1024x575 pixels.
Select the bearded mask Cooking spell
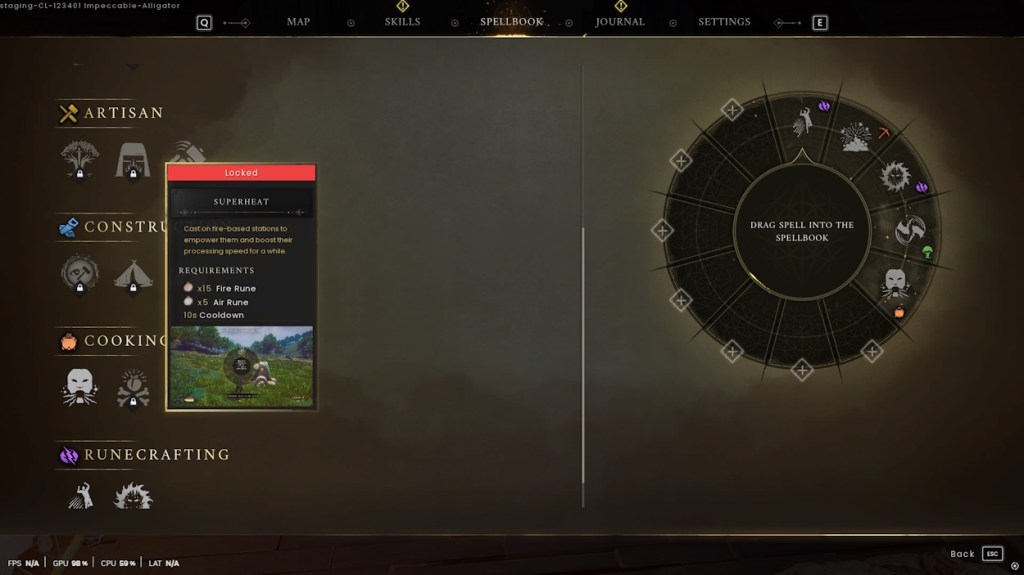pos(80,386)
